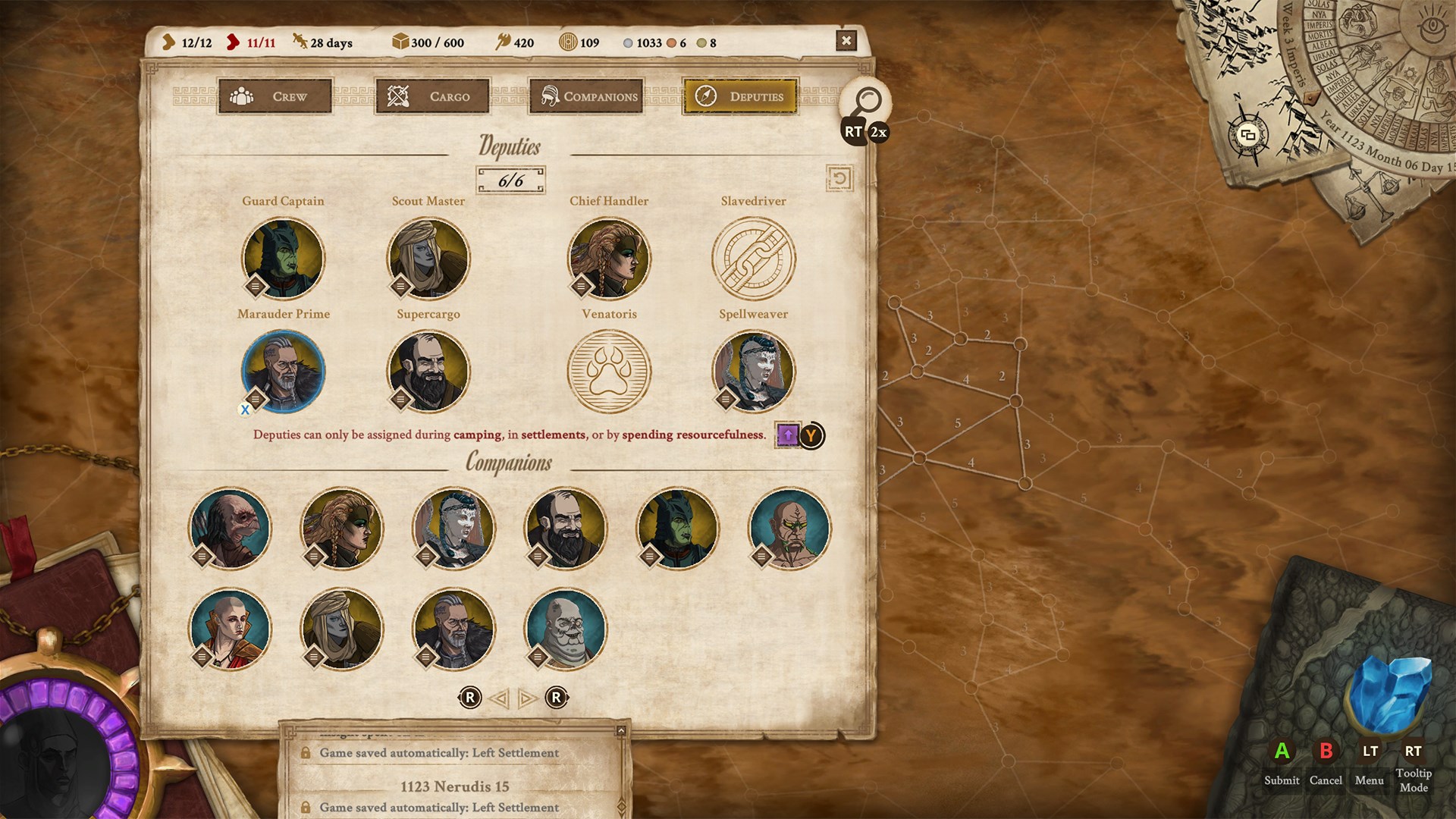Click the empty Slavedriver chain slot
The image size is (1456, 819).
(754, 259)
